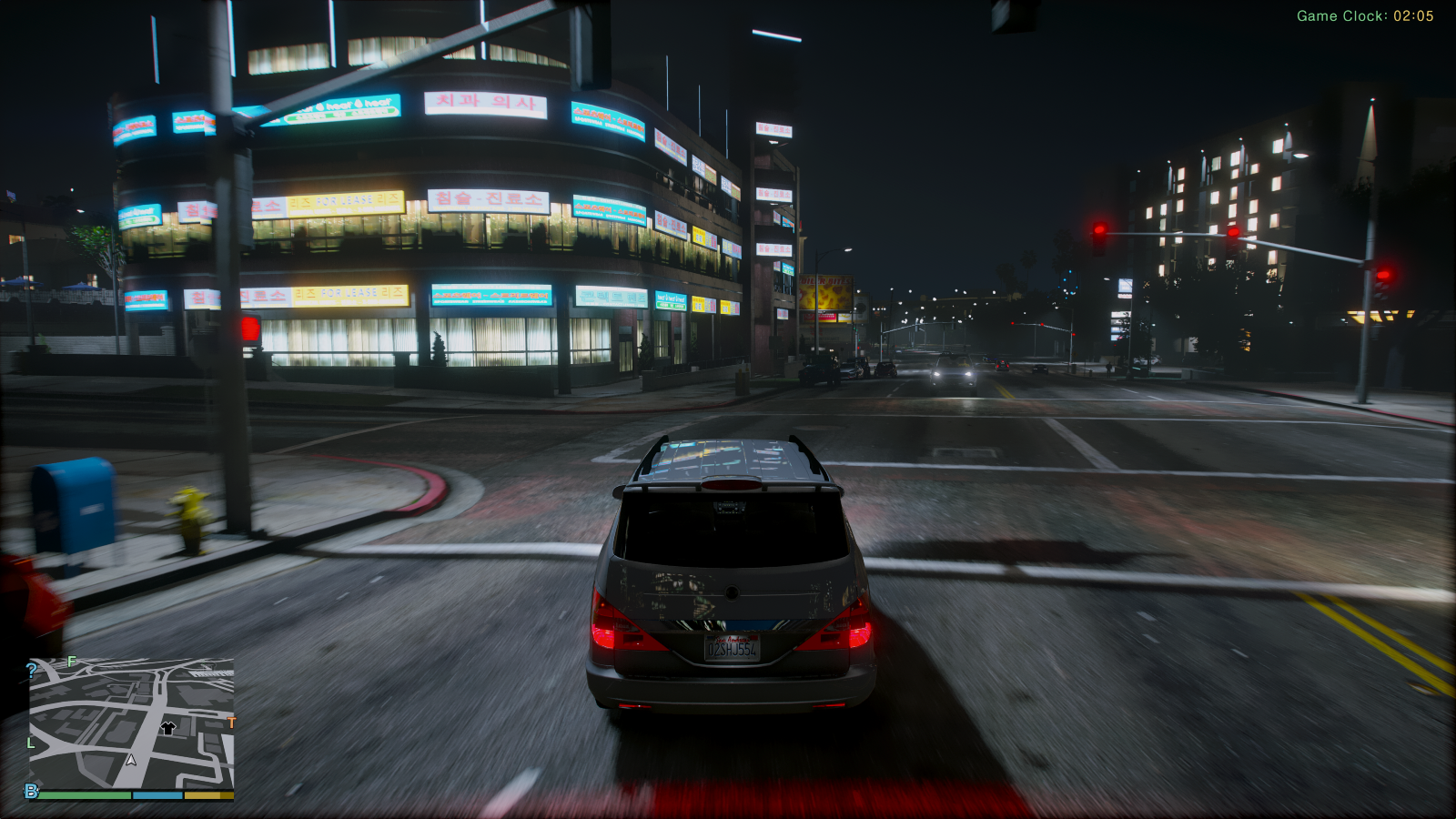Select the blue B blip below minimap
The height and width of the screenshot is (819, 1456).
(x=32, y=791)
